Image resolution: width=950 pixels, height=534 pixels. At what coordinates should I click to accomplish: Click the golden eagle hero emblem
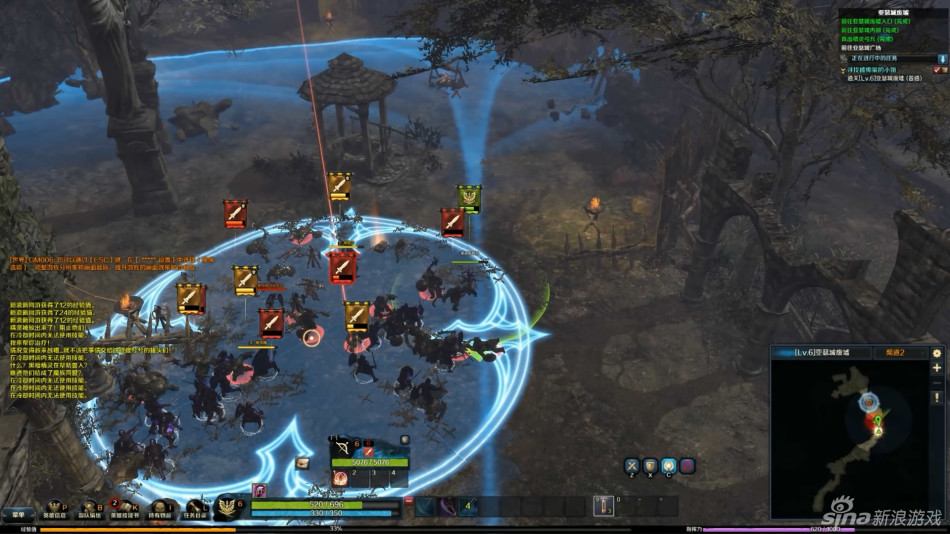pyautogui.click(x=229, y=507)
